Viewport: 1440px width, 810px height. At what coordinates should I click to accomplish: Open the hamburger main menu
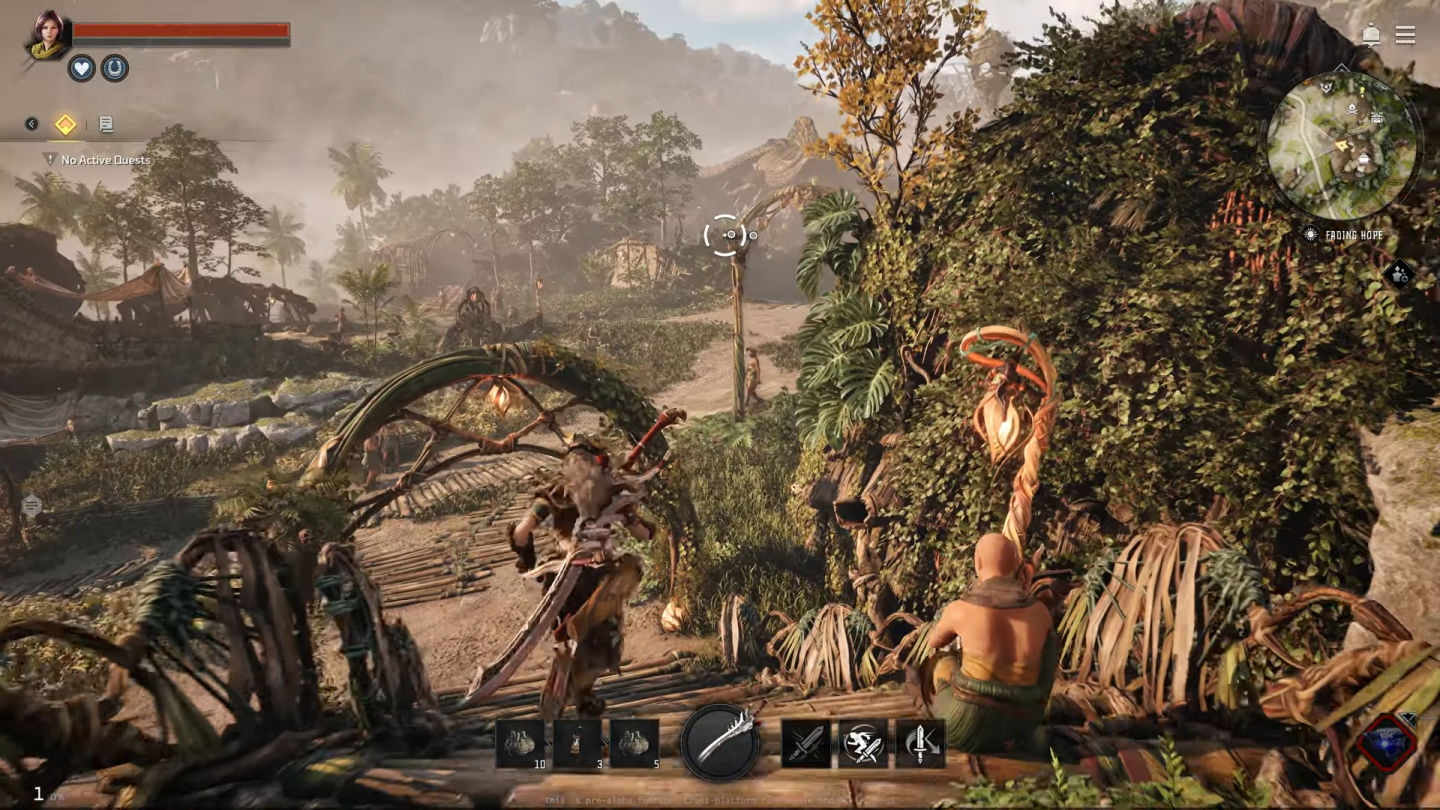point(1405,35)
